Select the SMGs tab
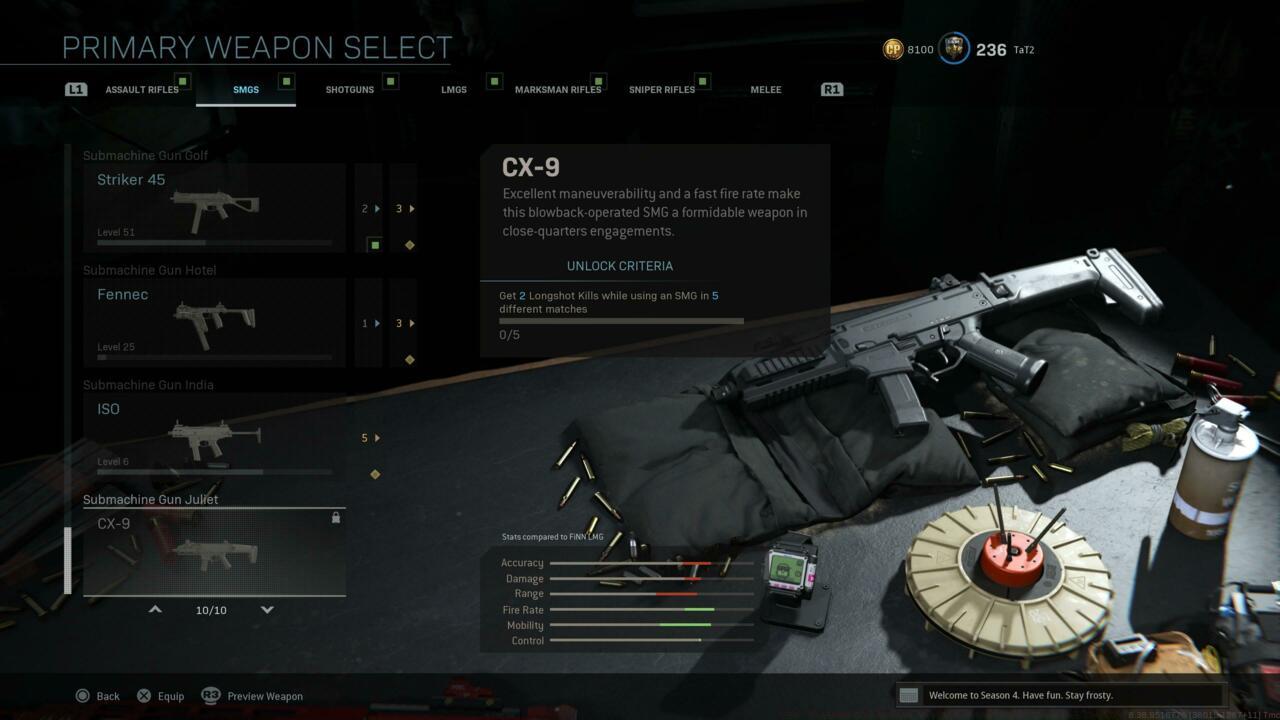This screenshot has width=1280, height=720. click(246, 90)
